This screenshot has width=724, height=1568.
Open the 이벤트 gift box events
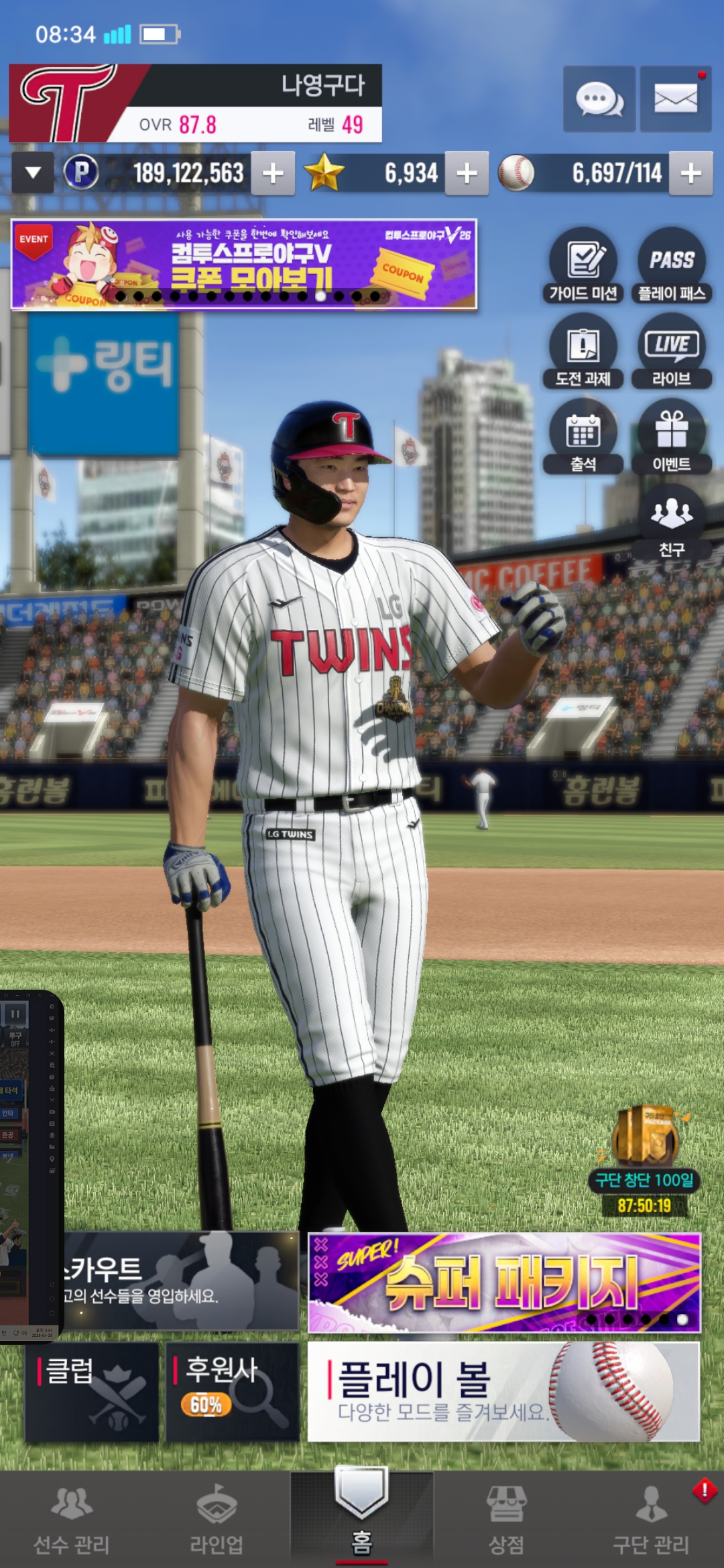click(x=672, y=437)
